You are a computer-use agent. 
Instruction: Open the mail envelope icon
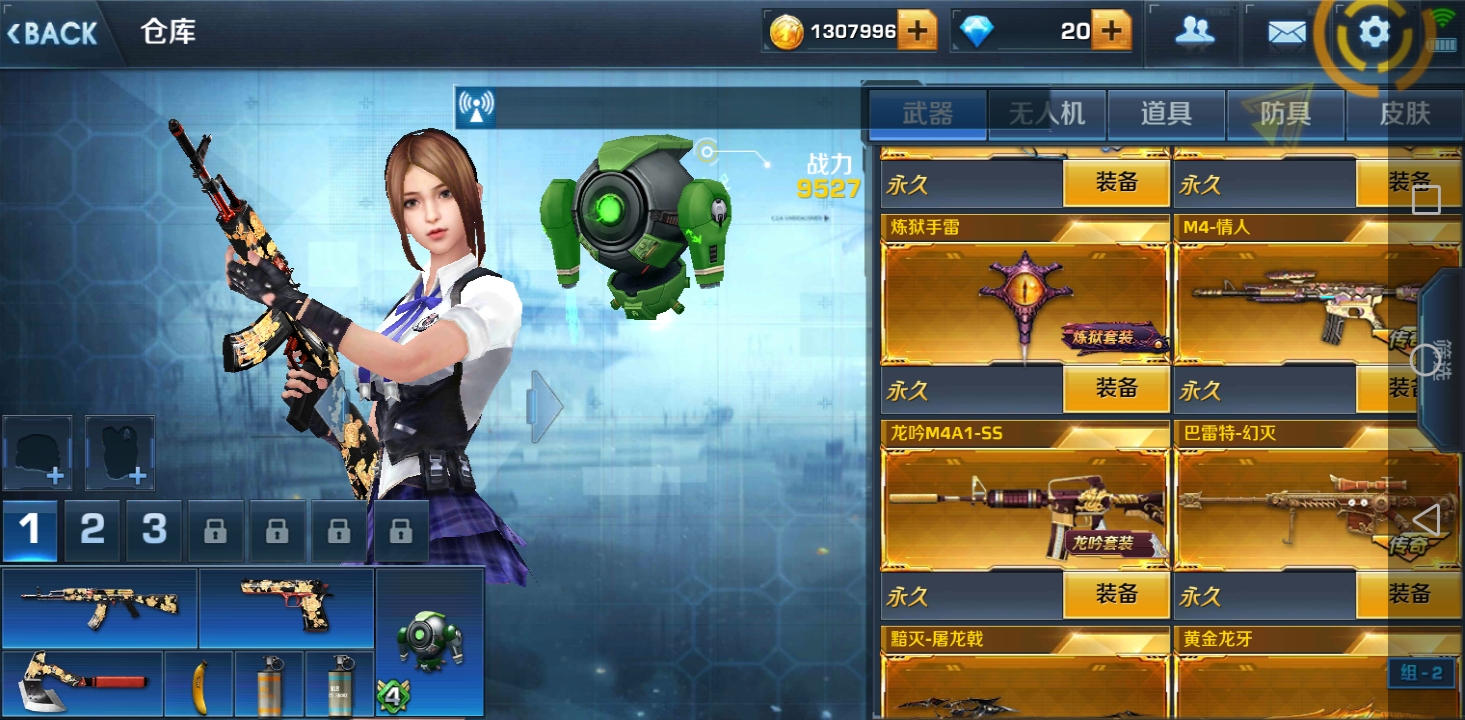click(1286, 33)
